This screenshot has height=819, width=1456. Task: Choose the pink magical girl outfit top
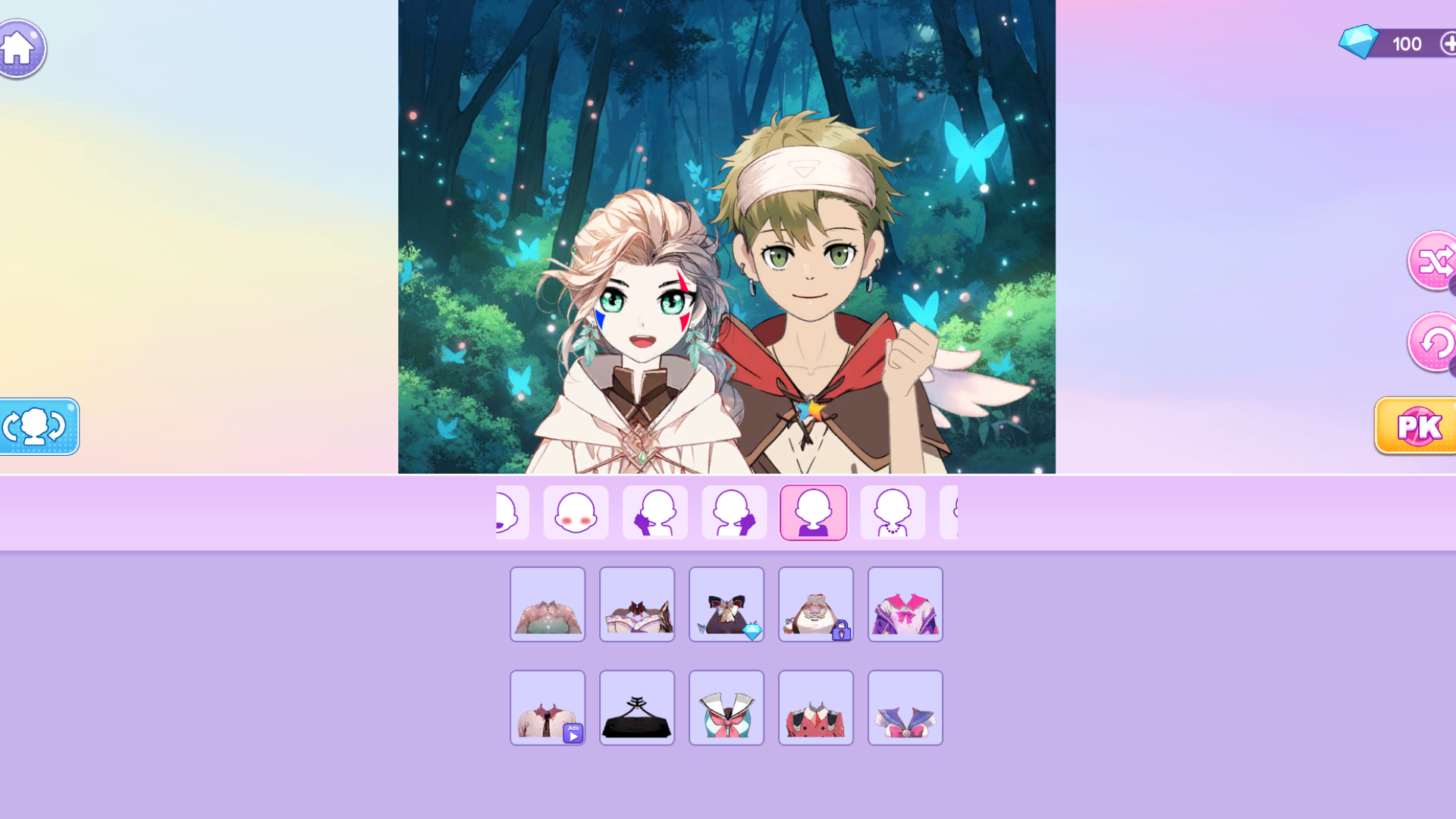905,604
